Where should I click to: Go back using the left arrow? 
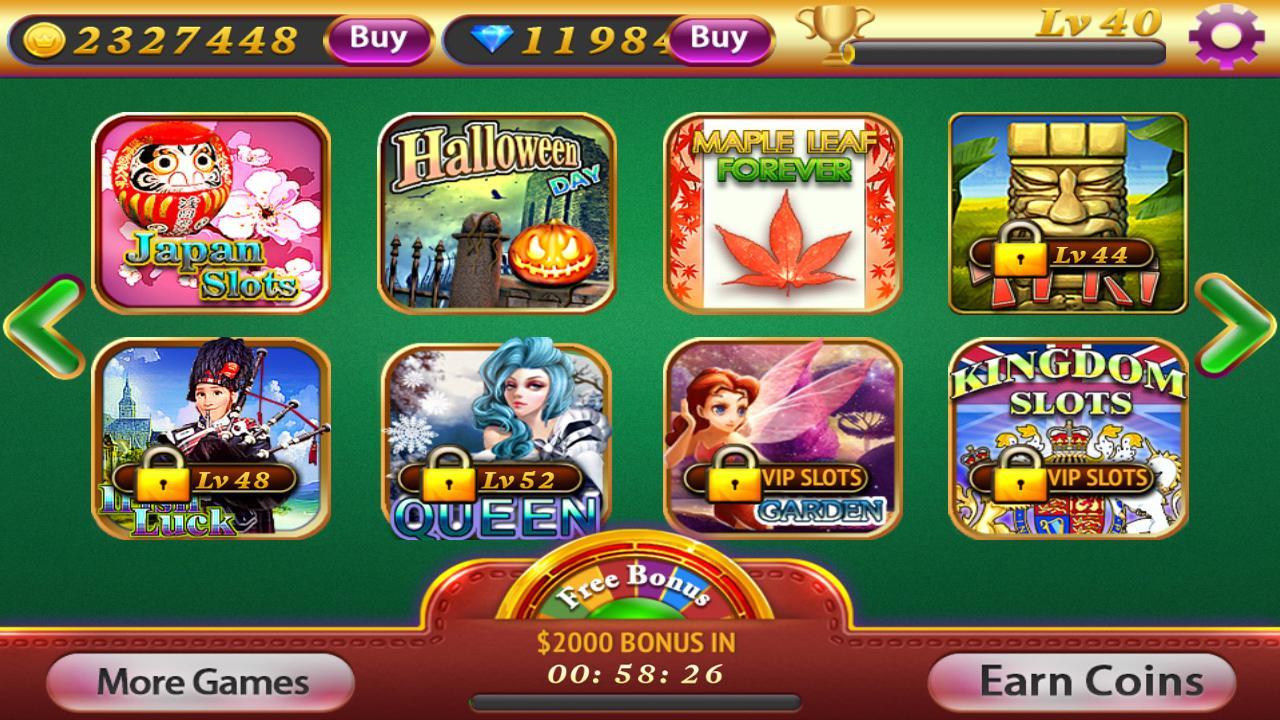(x=44, y=330)
